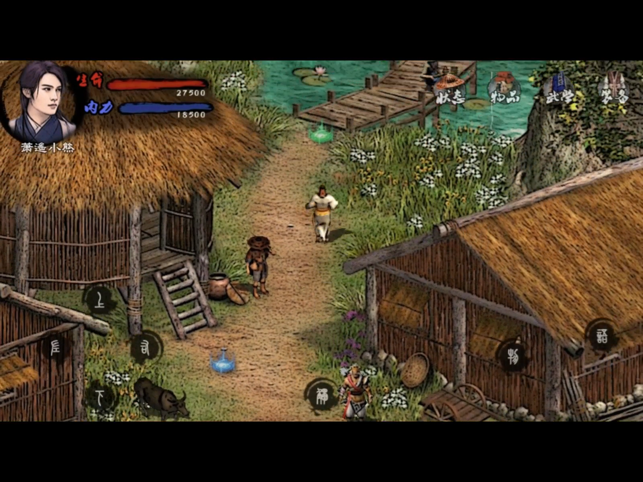The image size is (643, 482).
Task: Tap the 左 left direction button
Action: [56, 347]
